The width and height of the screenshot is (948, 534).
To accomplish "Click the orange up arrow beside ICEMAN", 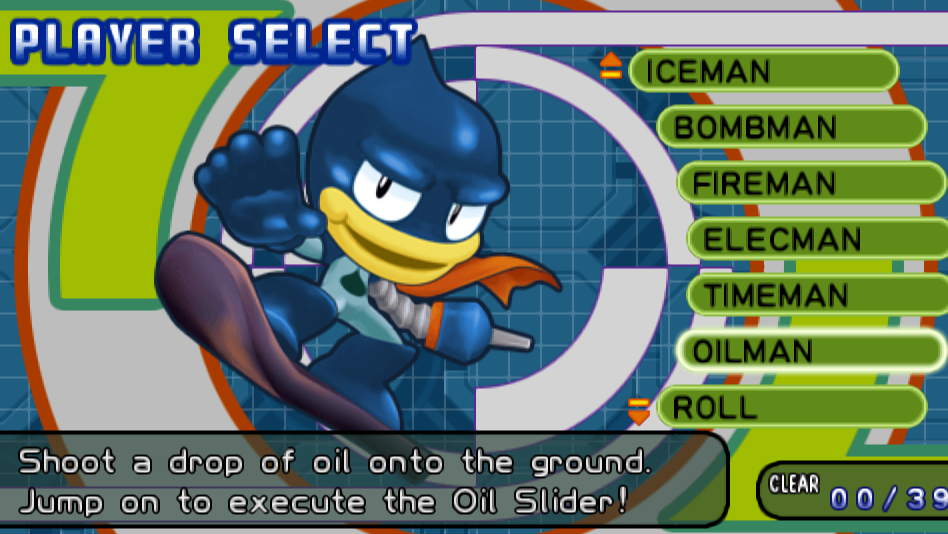I will (x=611, y=66).
